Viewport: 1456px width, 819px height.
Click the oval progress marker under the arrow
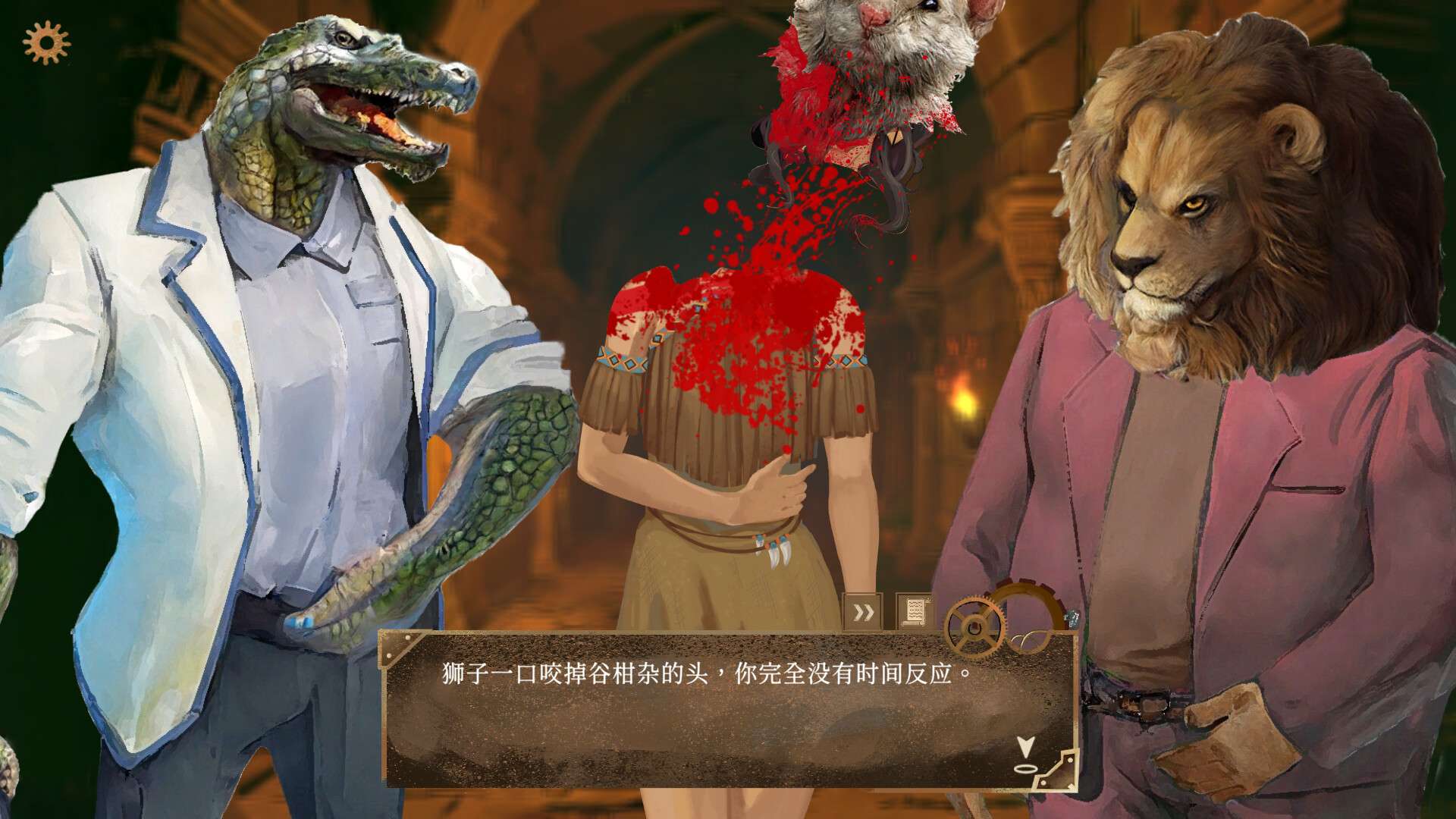tap(1025, 769)
